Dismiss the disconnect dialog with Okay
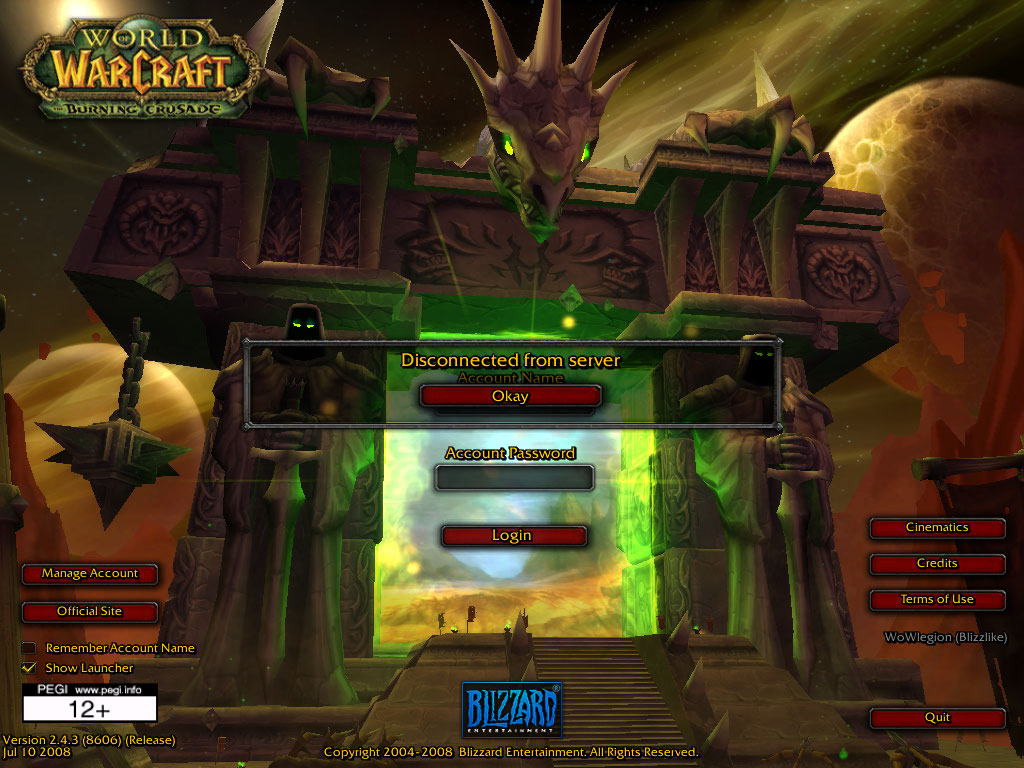1024x768 pixels. 510,396
